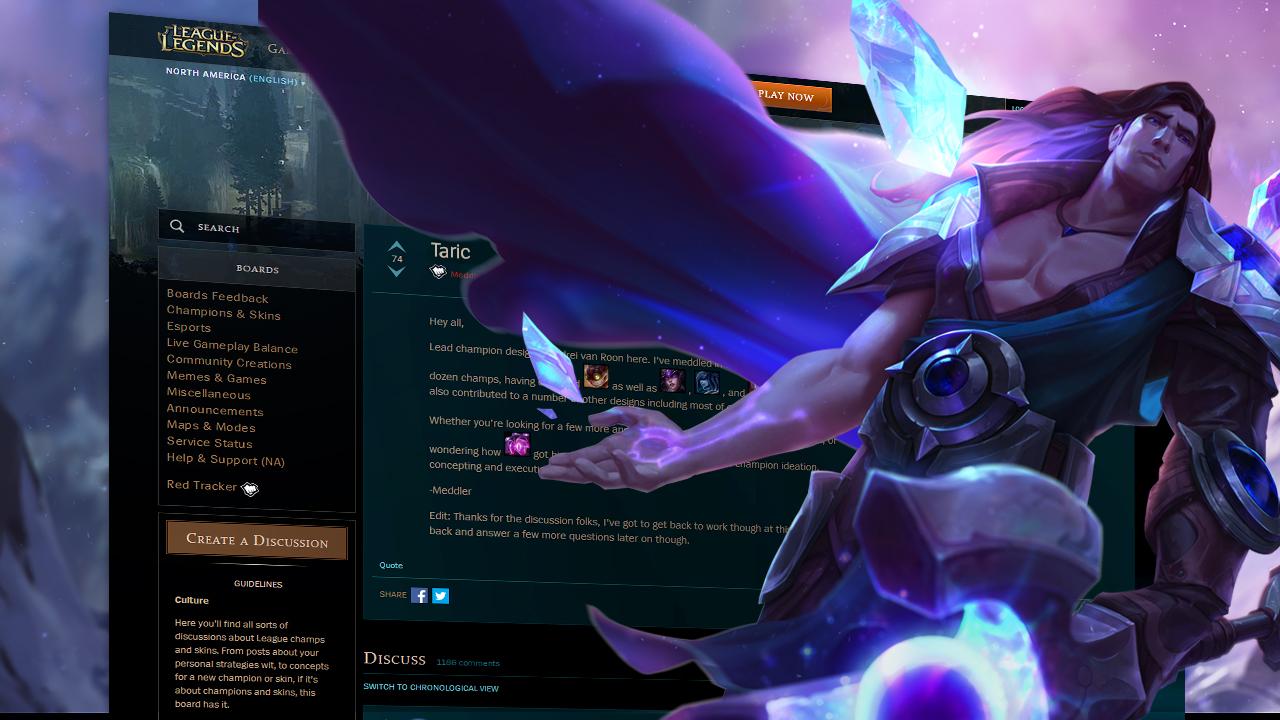Click inside the Search input field

(260, 228)
